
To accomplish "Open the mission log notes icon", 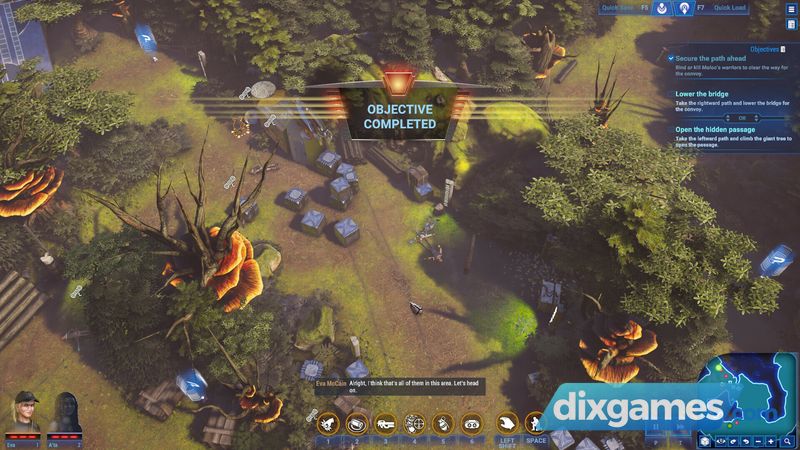I will pos(791,24).
